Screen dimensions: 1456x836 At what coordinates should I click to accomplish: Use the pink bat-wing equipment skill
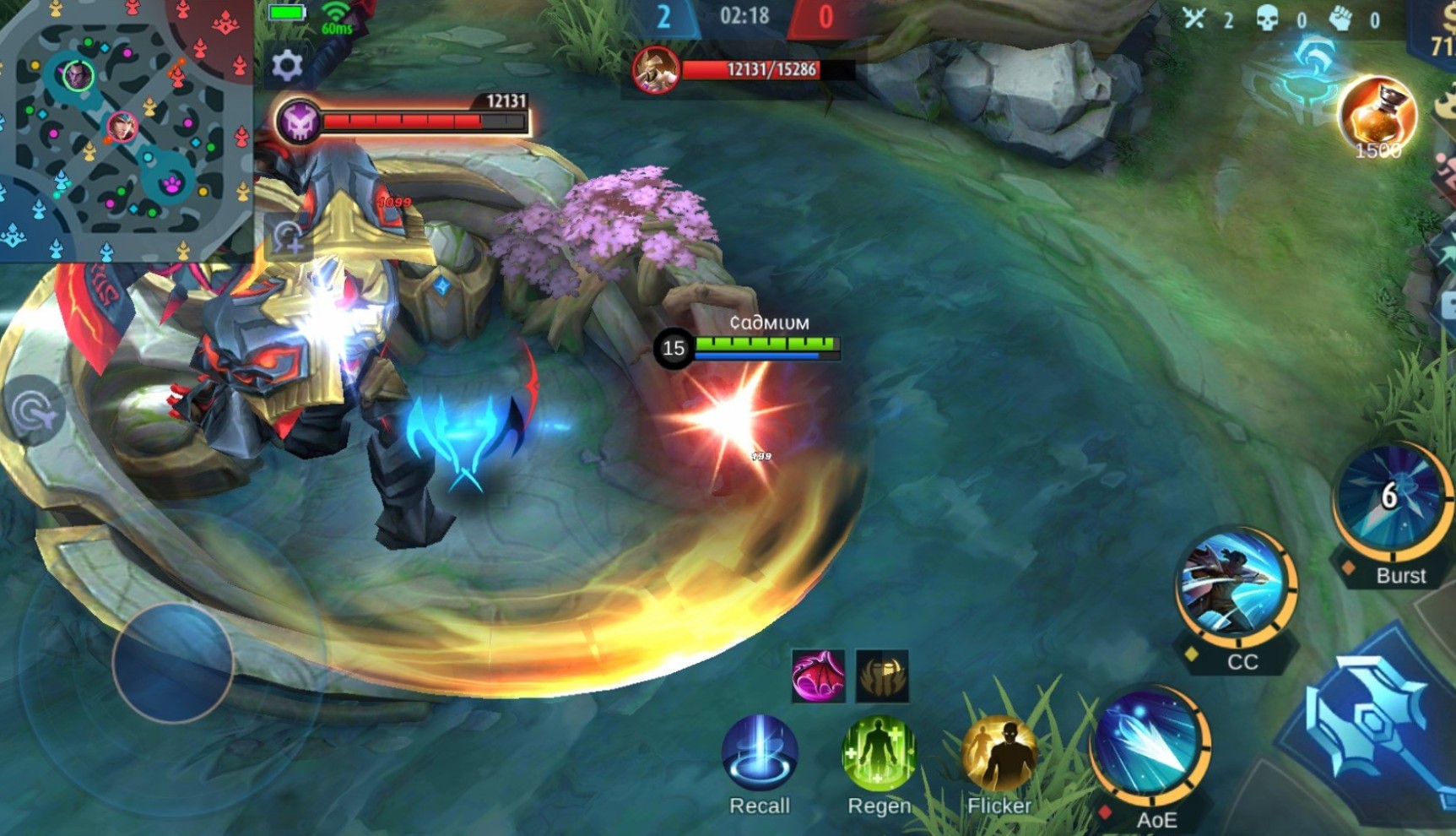817,676
